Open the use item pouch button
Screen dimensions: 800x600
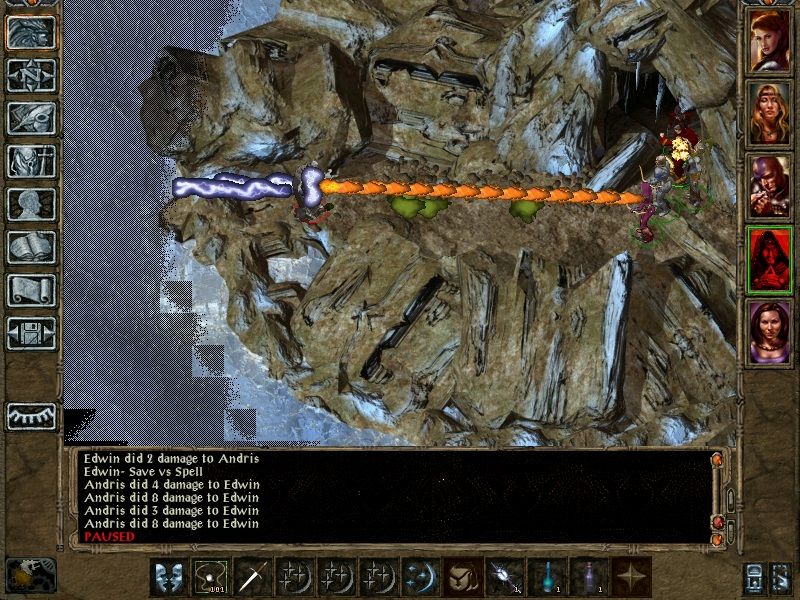[x=464, y=578]
